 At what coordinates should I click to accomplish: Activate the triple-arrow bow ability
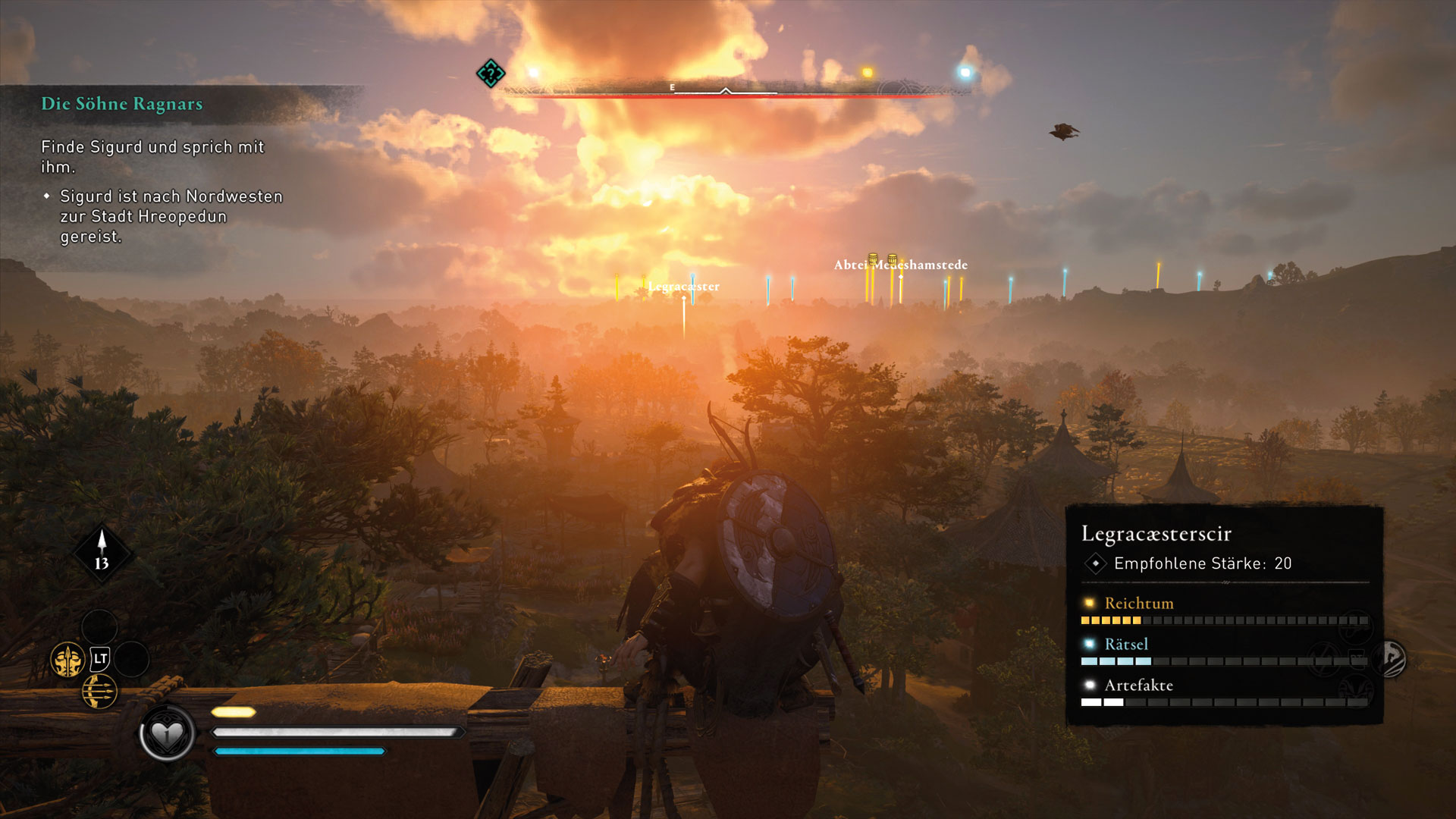click(99, 692)
